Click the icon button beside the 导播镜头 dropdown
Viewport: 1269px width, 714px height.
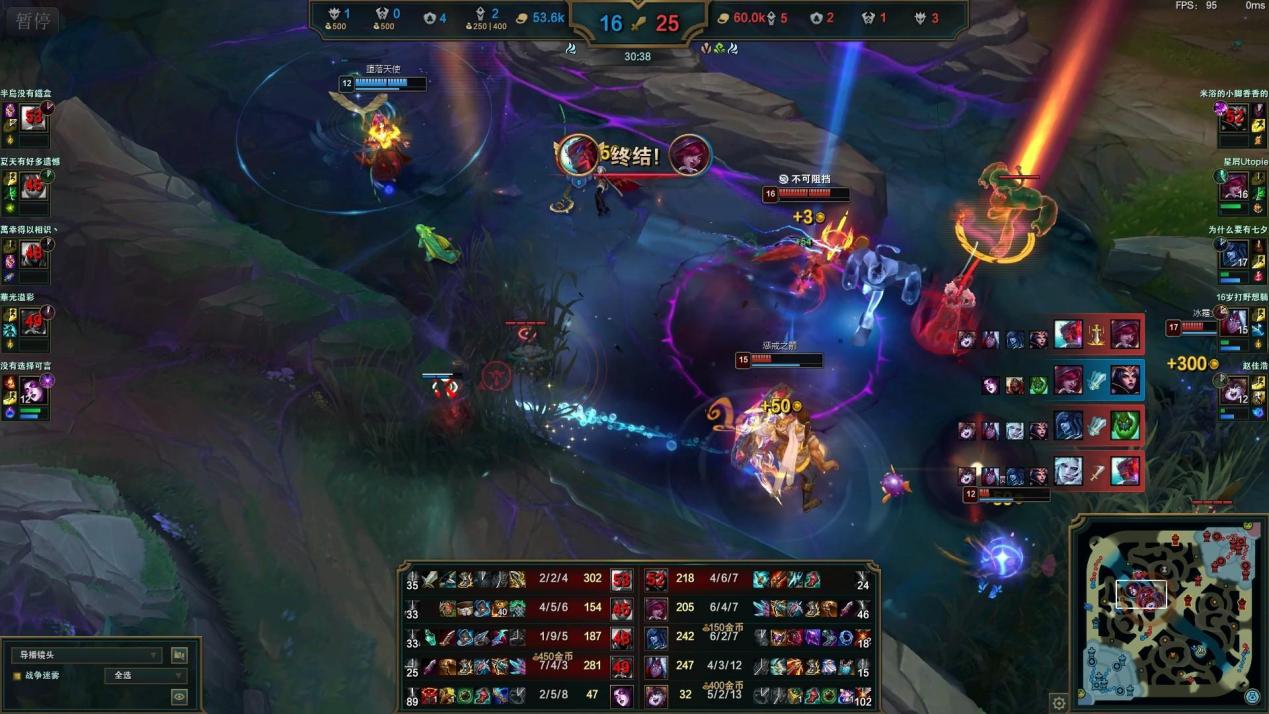(179, 655)
